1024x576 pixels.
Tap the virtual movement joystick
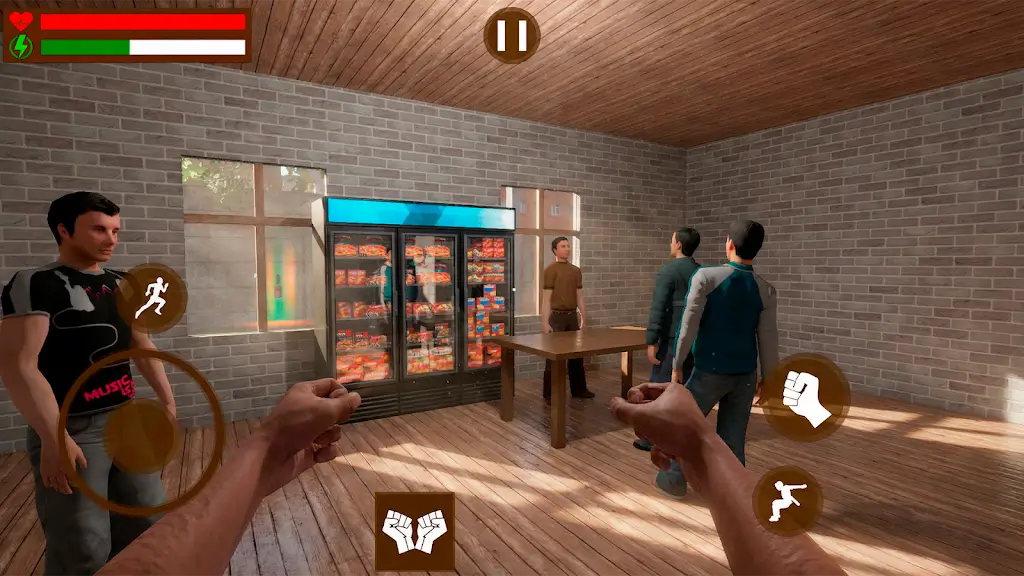point(143,434)
